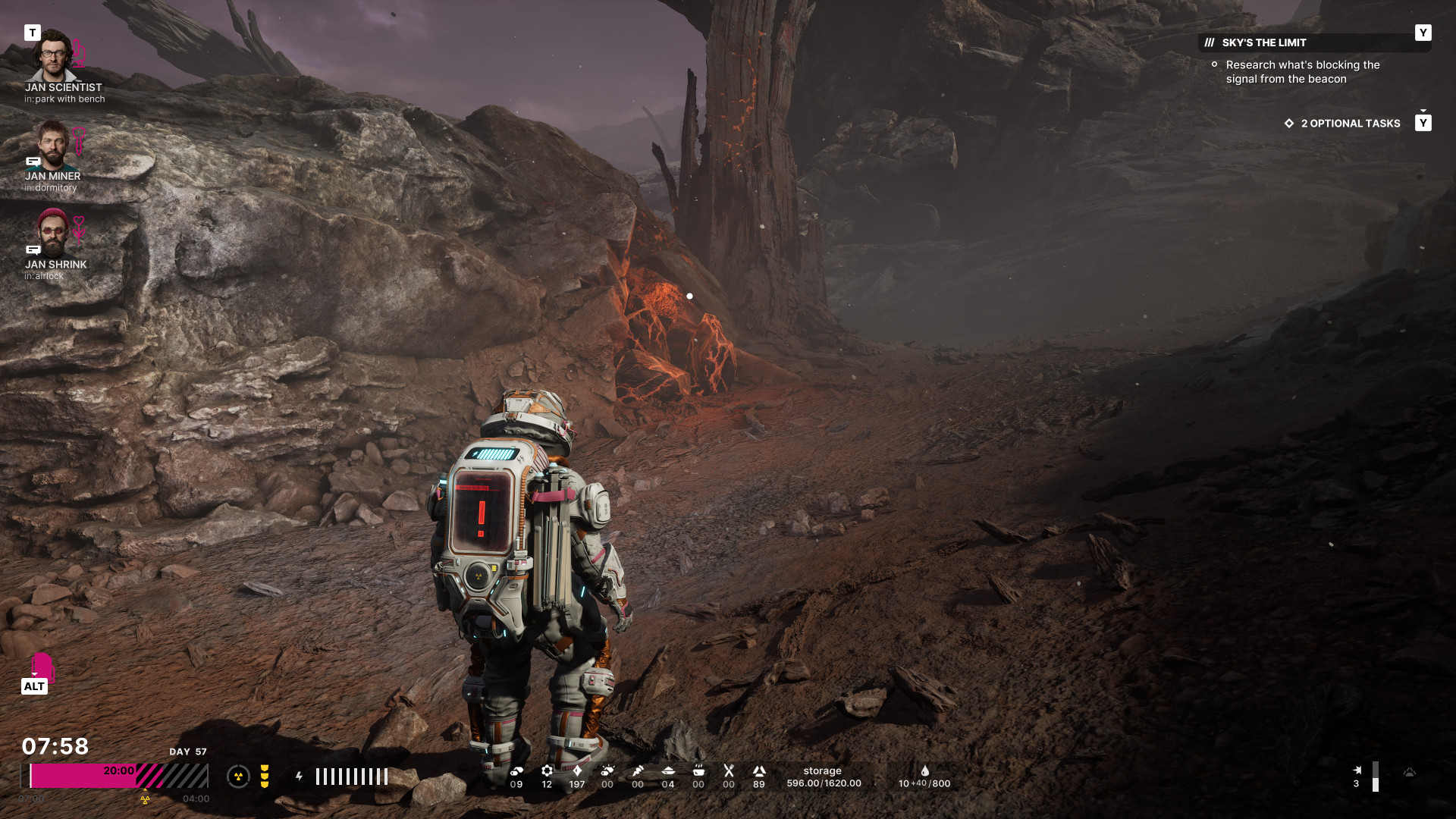Expand the 2 Optional Tasks list
Viewport: 1456px width, 819px height.
(1350, 123)
